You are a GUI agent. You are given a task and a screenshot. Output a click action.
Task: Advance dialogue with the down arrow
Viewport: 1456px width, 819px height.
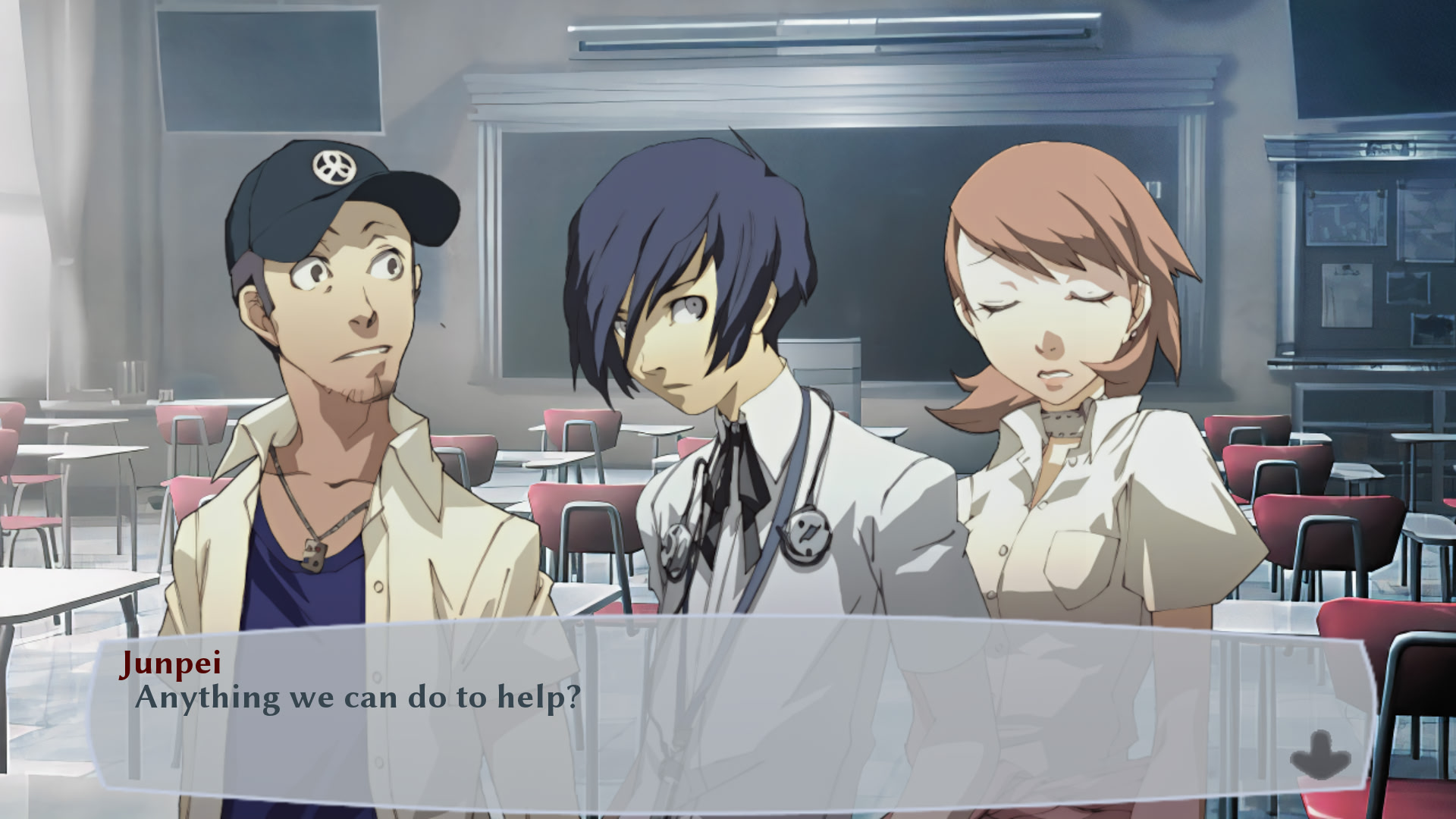tap(1320, 754)
